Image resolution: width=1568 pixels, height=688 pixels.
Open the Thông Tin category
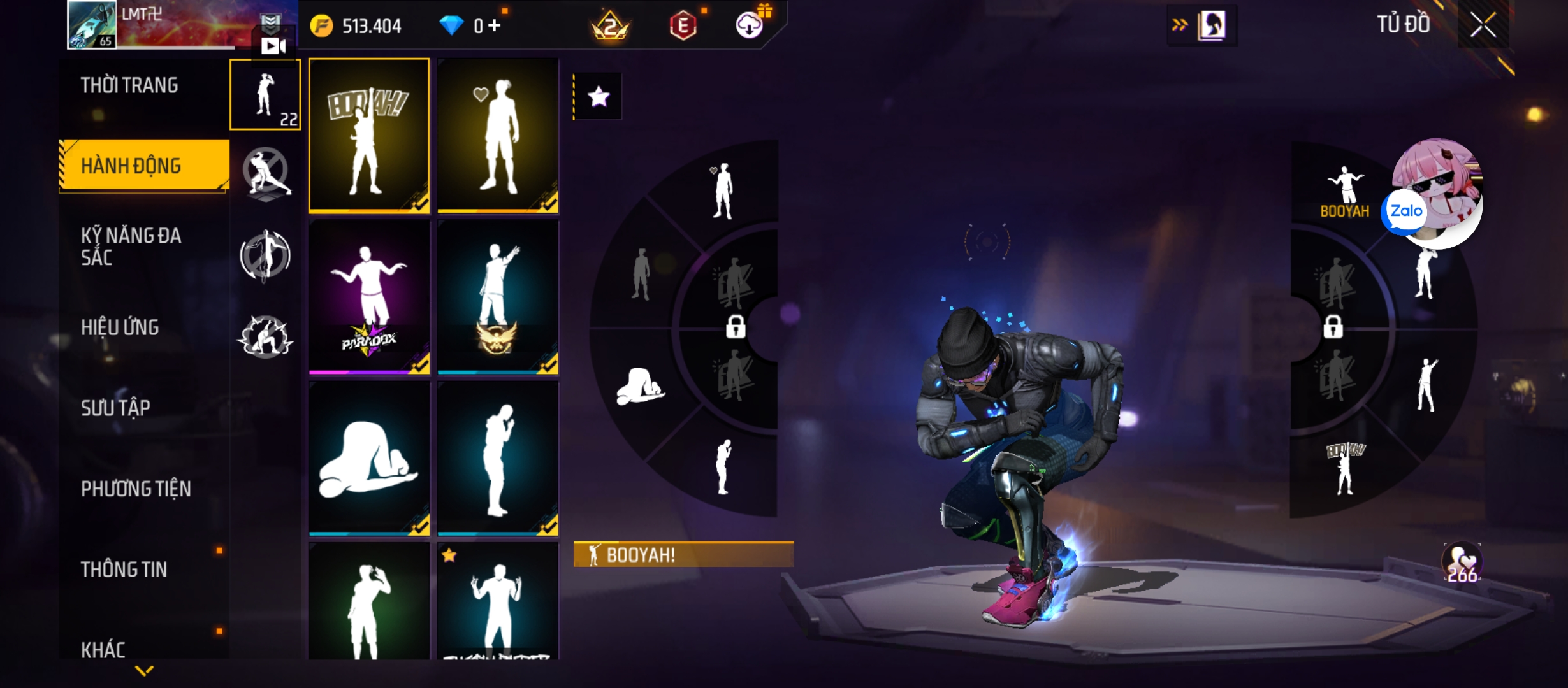click(124, 569)
